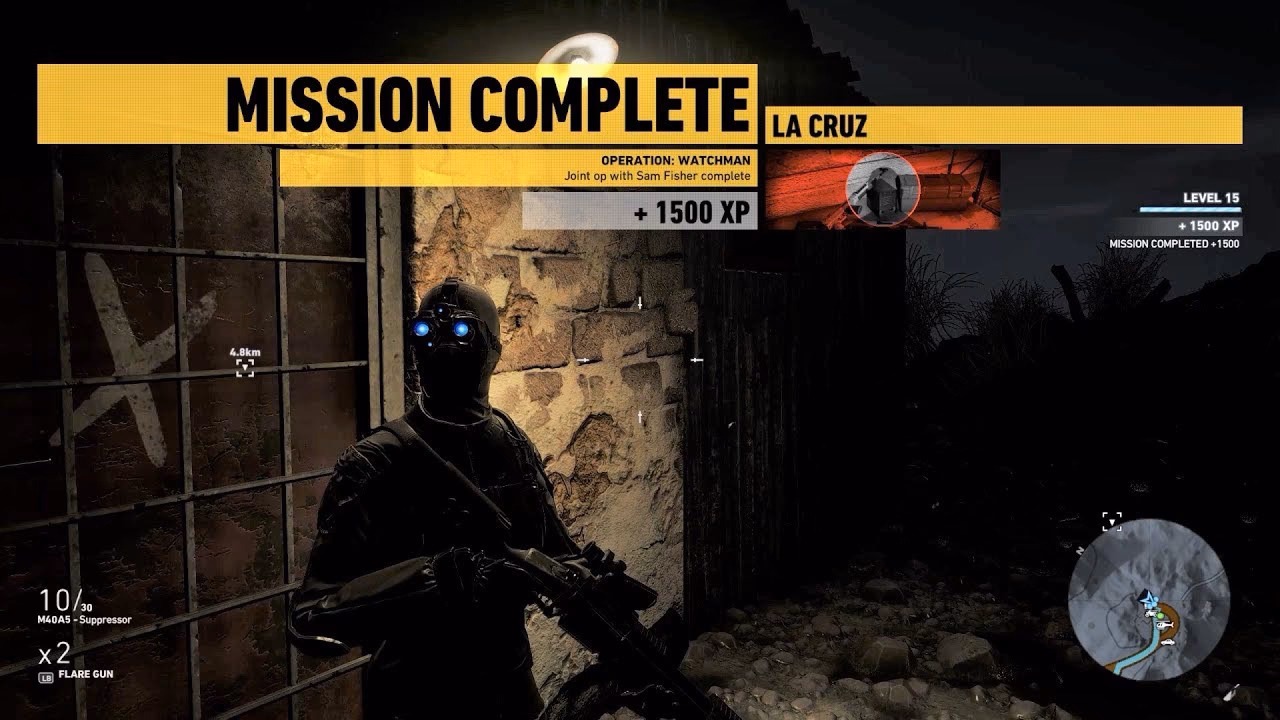Click the crosshair circle in the LA CRUZ image
The height and width of the screenshot is (720, 1280).
pos(883,188)
